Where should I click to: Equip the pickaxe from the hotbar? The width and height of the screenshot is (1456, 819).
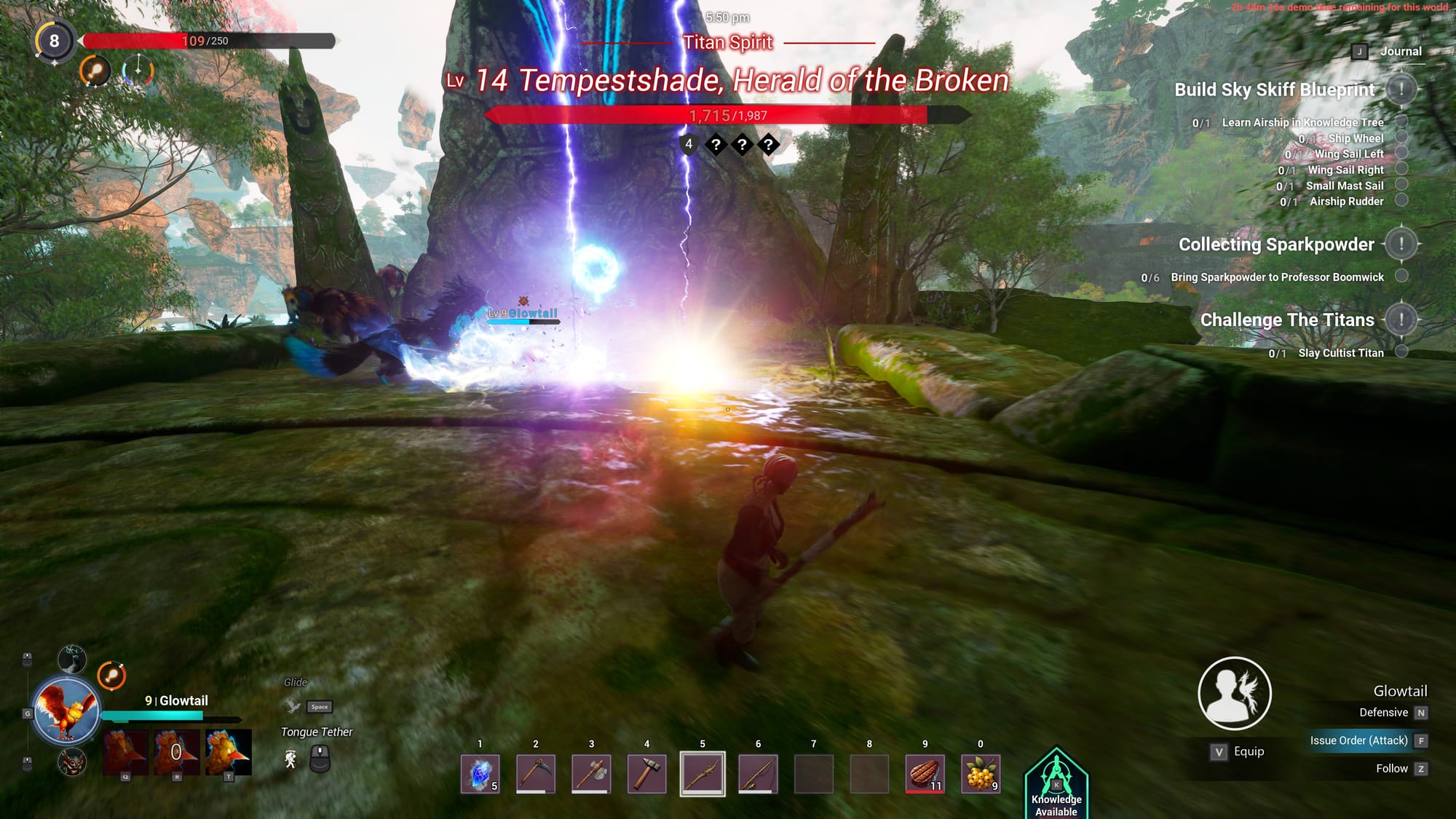point(536,773)
